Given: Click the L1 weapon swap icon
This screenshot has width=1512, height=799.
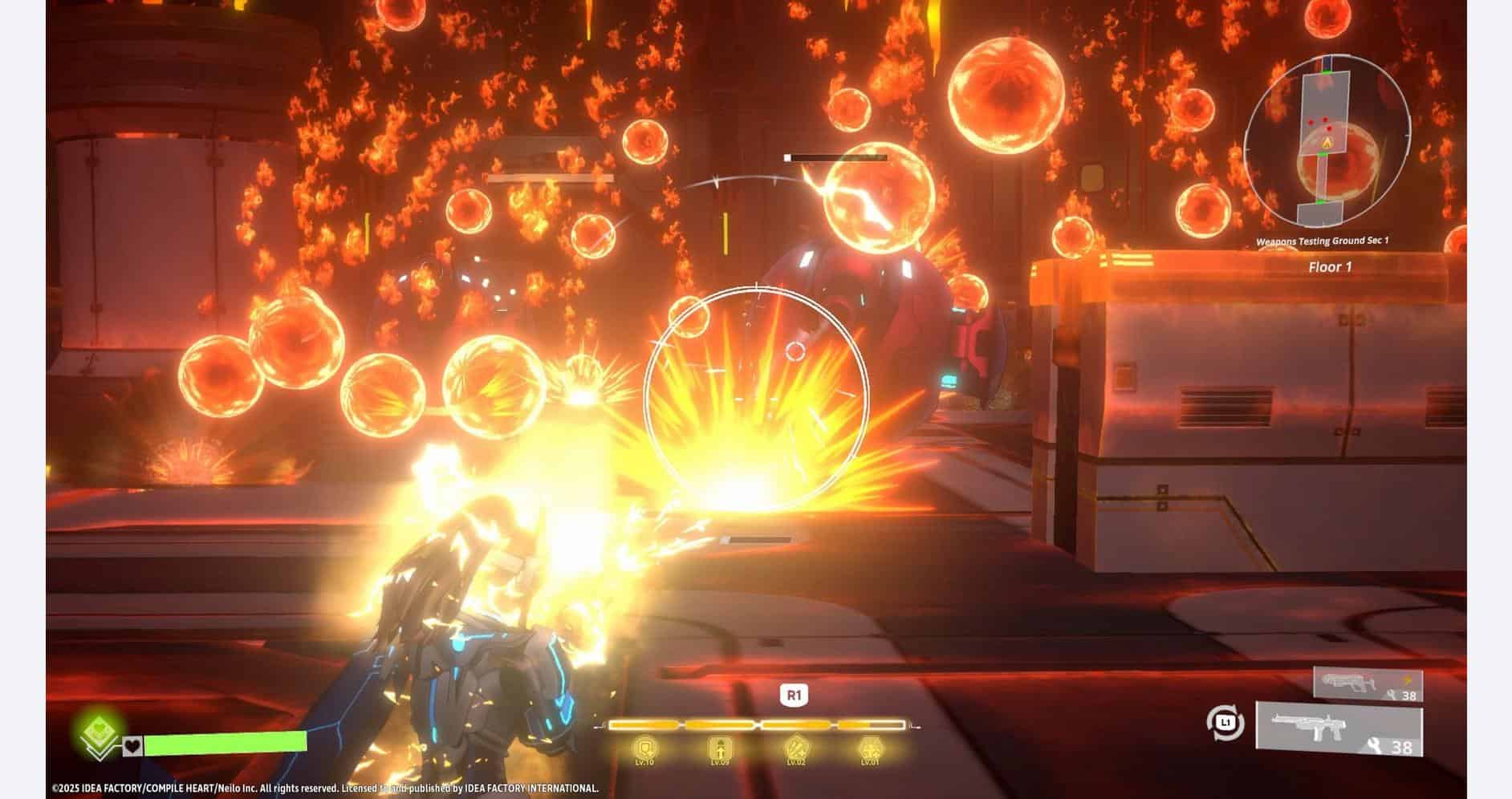Looking at the screenshot, I should [1225, 723].
